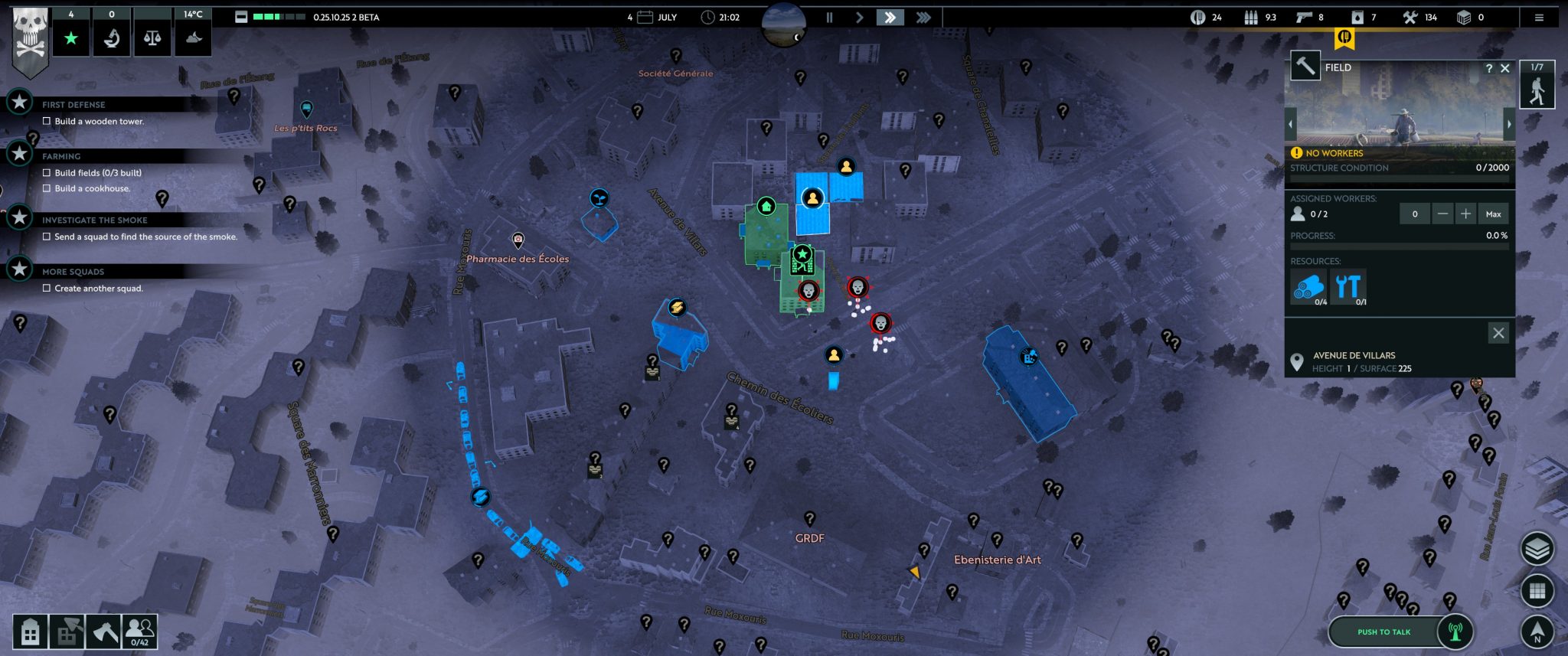The image size is (1568, 656).
Task: Select the triple-arrow fastest speed
Action: pos(923,17)
